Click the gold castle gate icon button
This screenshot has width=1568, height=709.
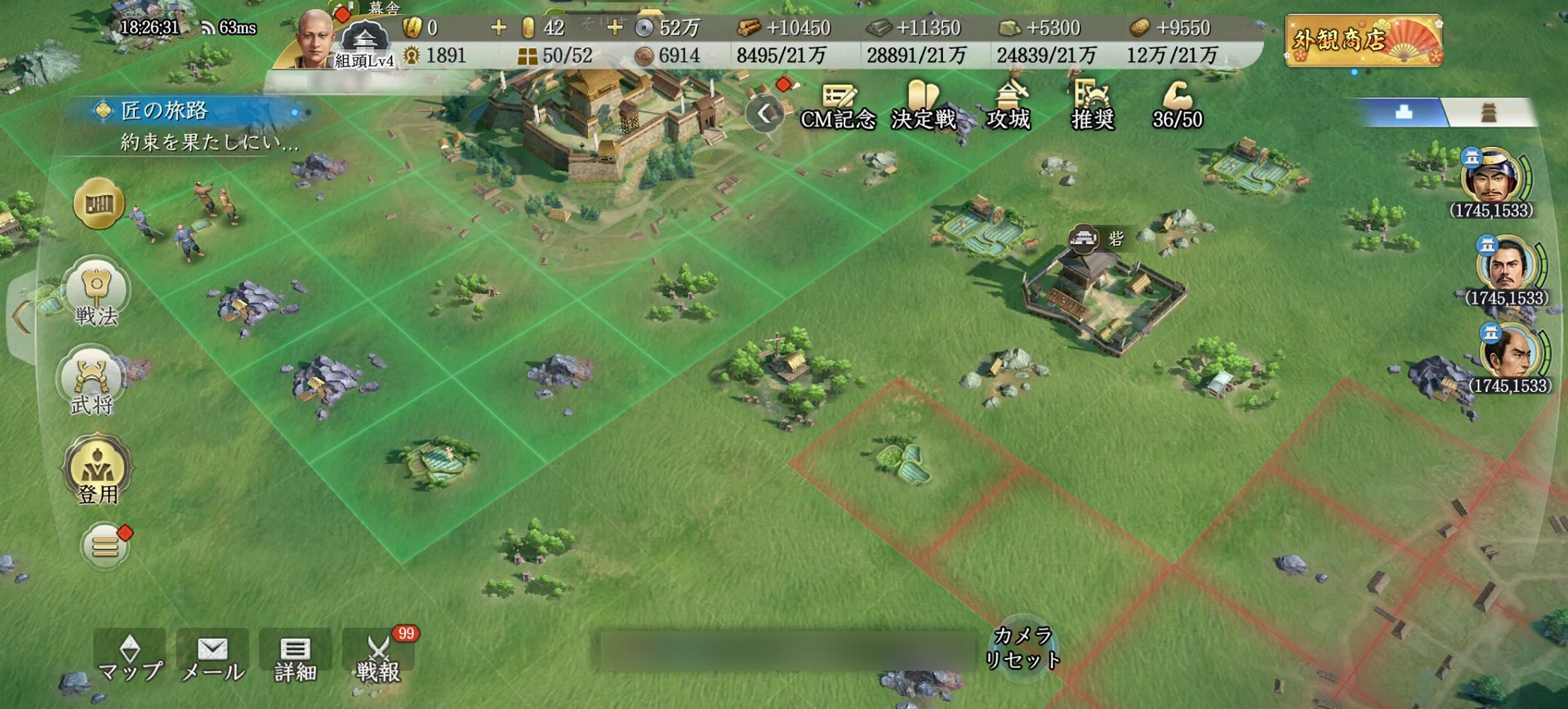99,203
